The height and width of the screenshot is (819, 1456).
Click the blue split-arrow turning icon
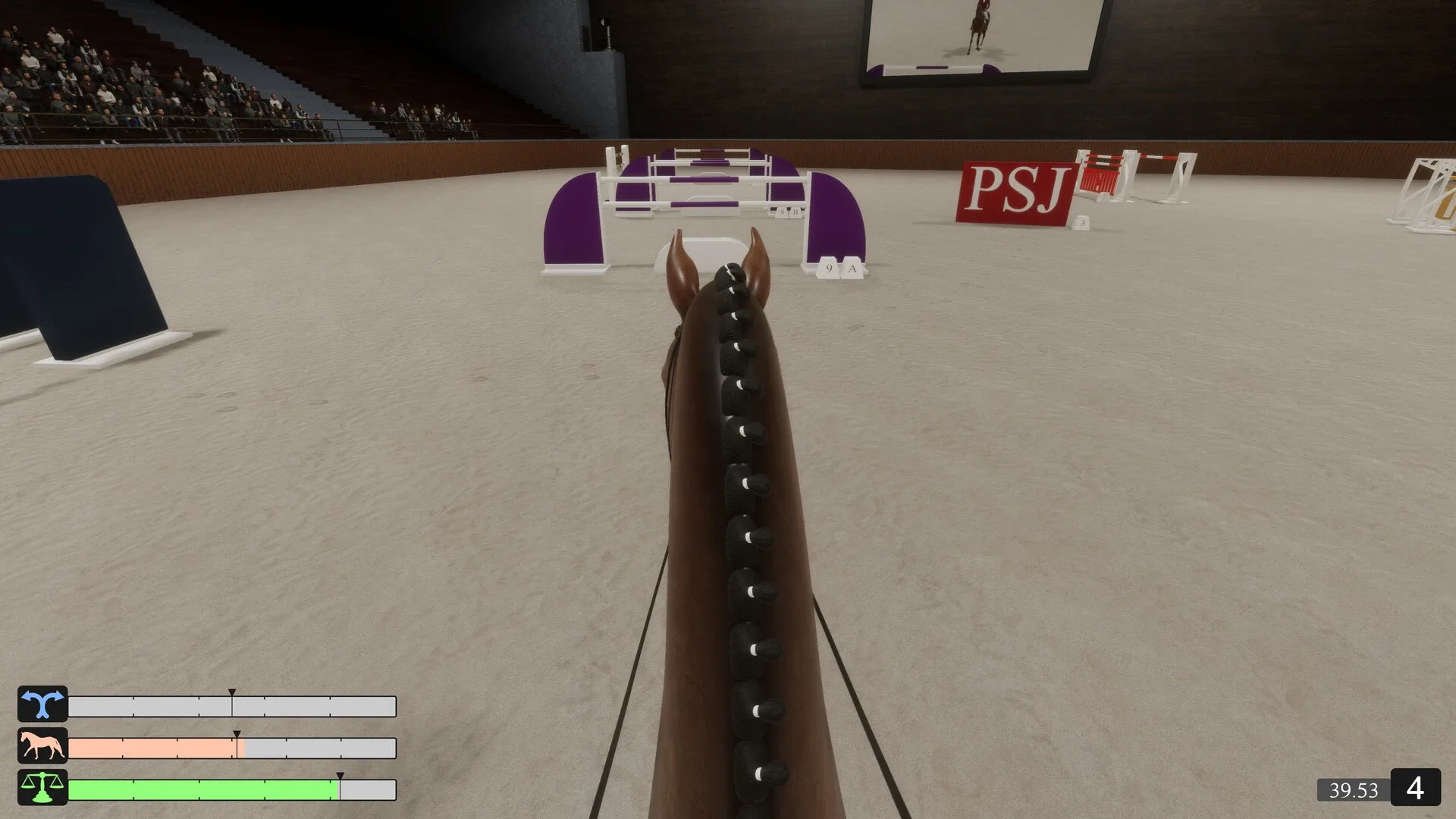pyautogui.click(x=42, y=705)
